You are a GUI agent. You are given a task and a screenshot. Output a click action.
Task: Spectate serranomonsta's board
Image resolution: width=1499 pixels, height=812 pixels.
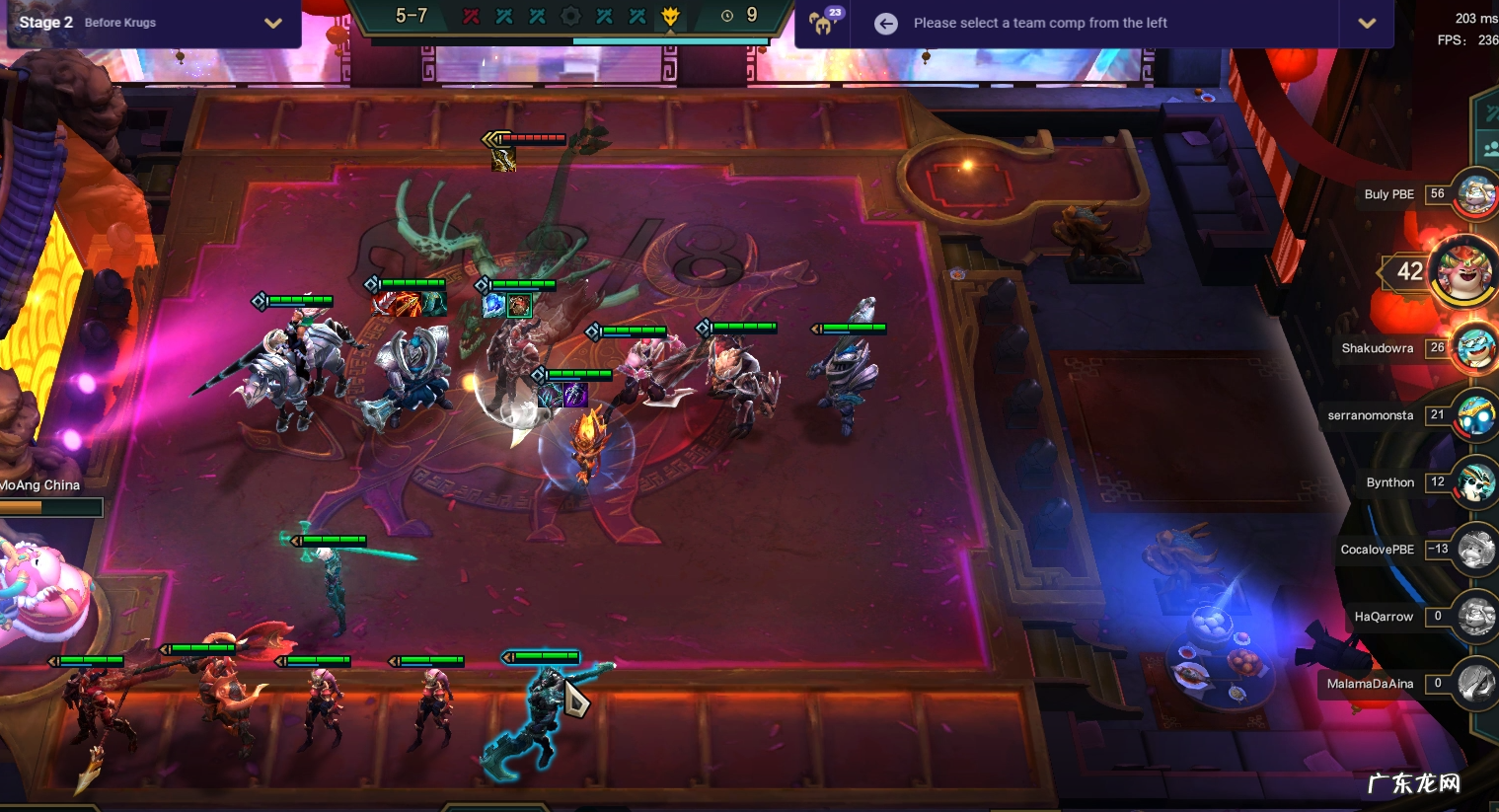(x=1475, y=415)
